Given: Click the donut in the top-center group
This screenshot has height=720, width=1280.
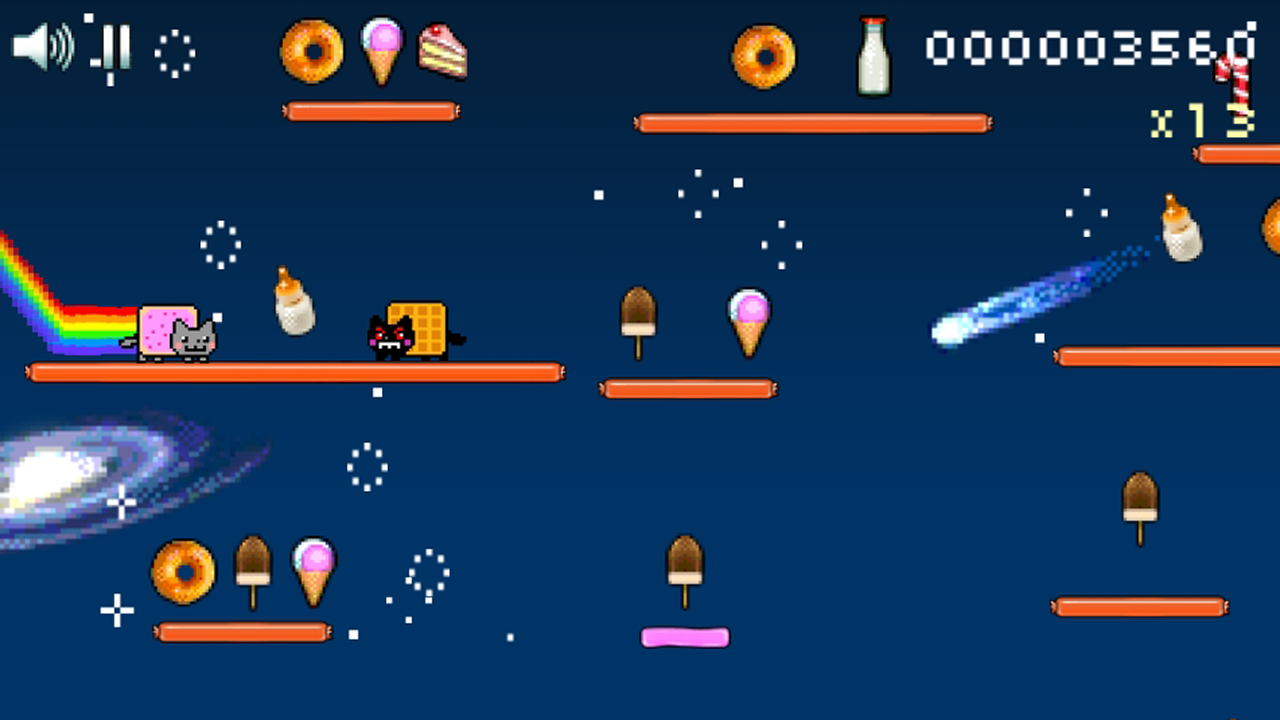Looking at the screenshot, I should click(763, 58).
